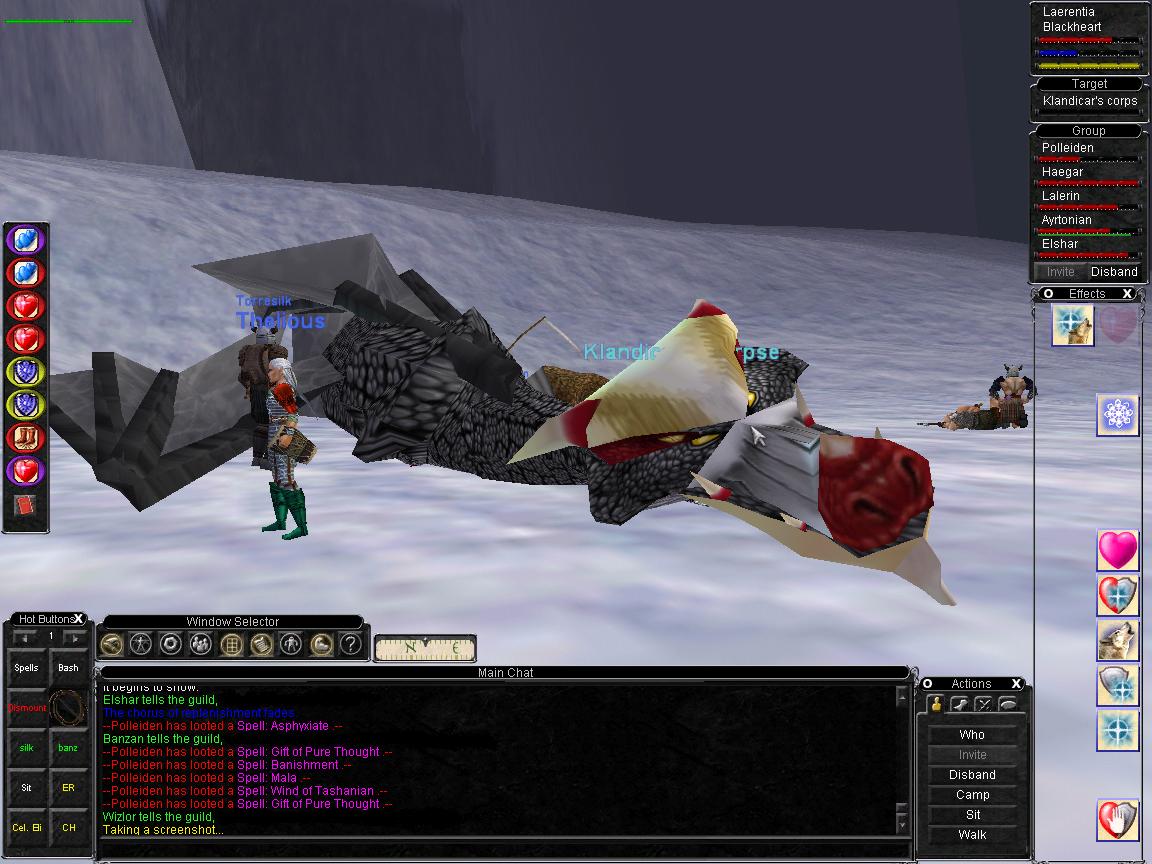Open the Spells hot button
Screen dimensions: 1152x864
27,668
